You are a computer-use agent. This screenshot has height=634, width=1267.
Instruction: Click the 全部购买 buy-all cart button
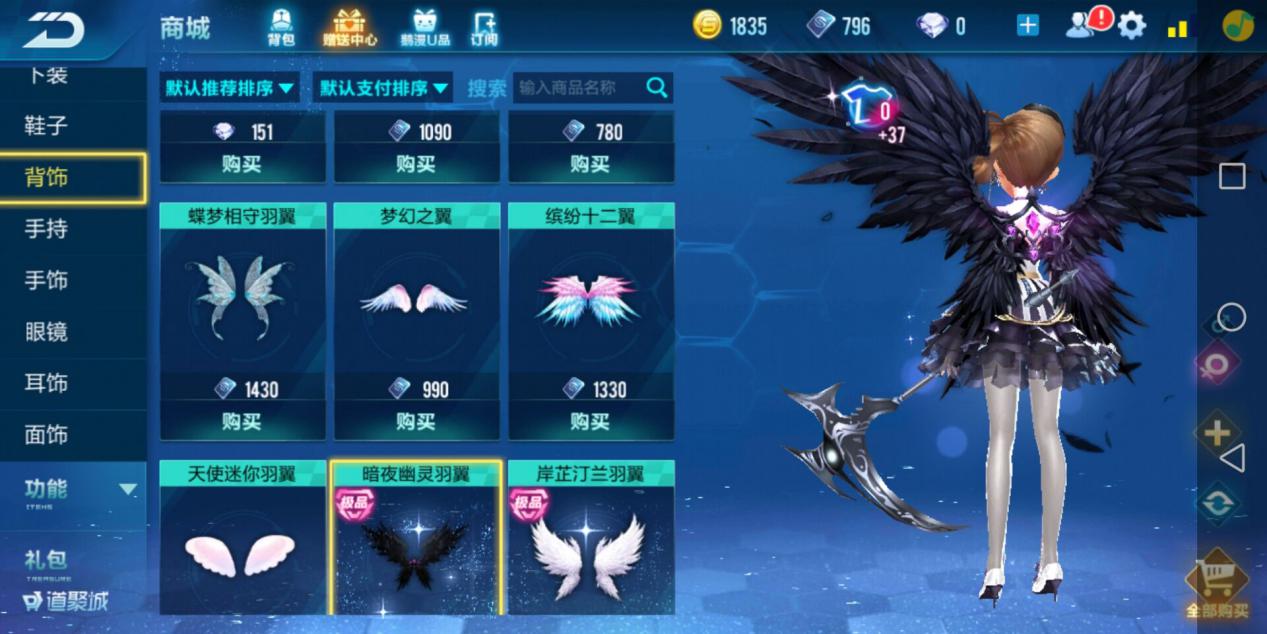1217,585
